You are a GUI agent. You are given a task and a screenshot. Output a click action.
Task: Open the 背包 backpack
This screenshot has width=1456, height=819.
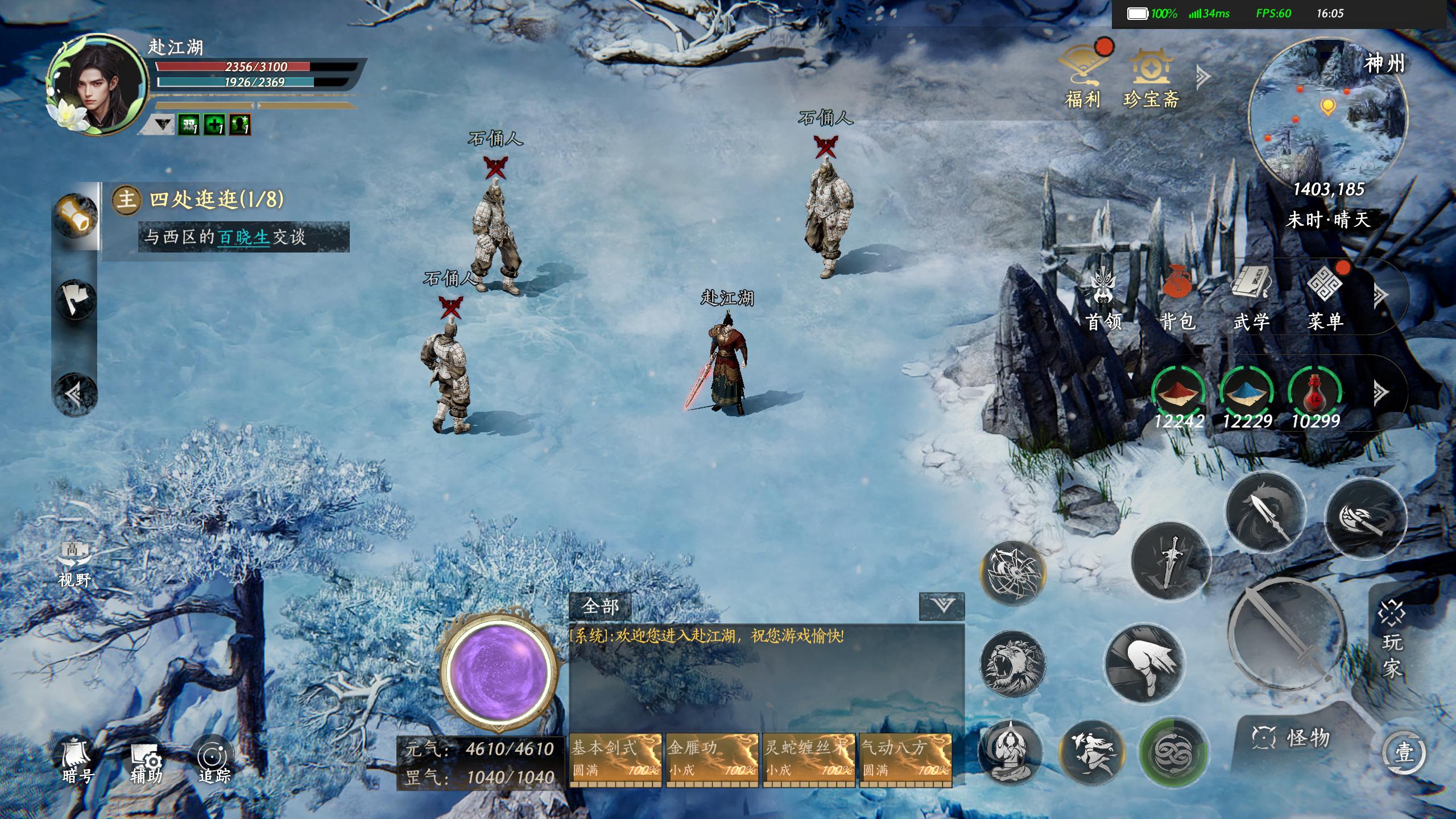(x=1177, y=299)
